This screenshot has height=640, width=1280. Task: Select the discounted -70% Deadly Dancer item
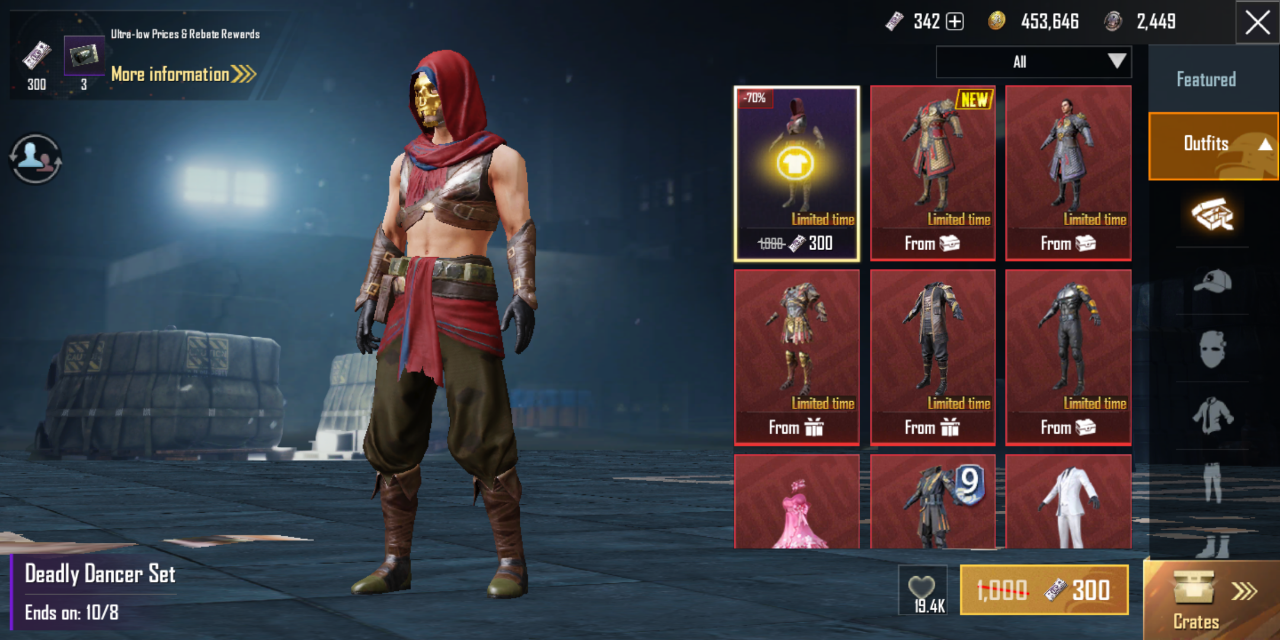[x=797, y=173]
